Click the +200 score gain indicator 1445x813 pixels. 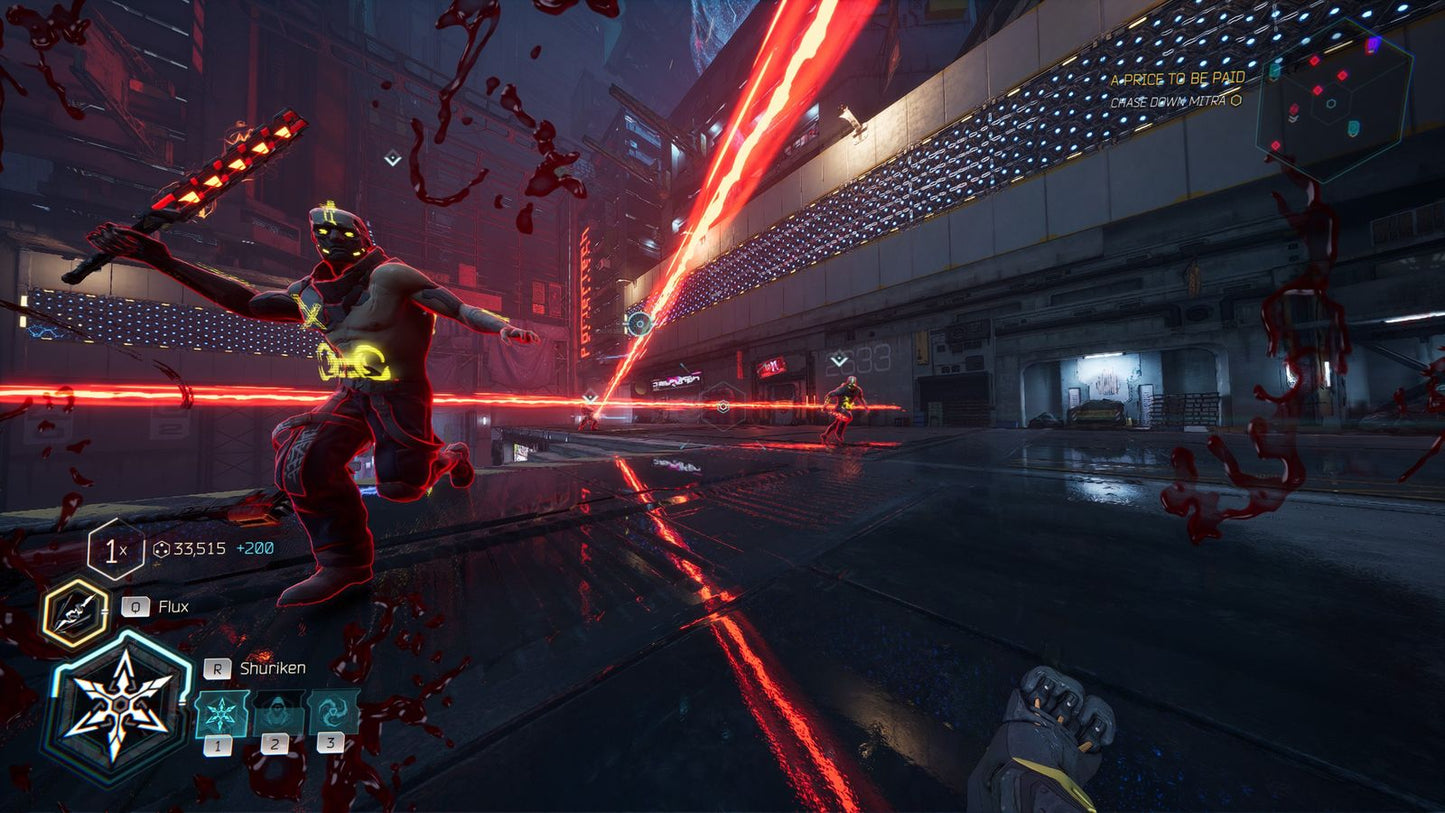254,549
